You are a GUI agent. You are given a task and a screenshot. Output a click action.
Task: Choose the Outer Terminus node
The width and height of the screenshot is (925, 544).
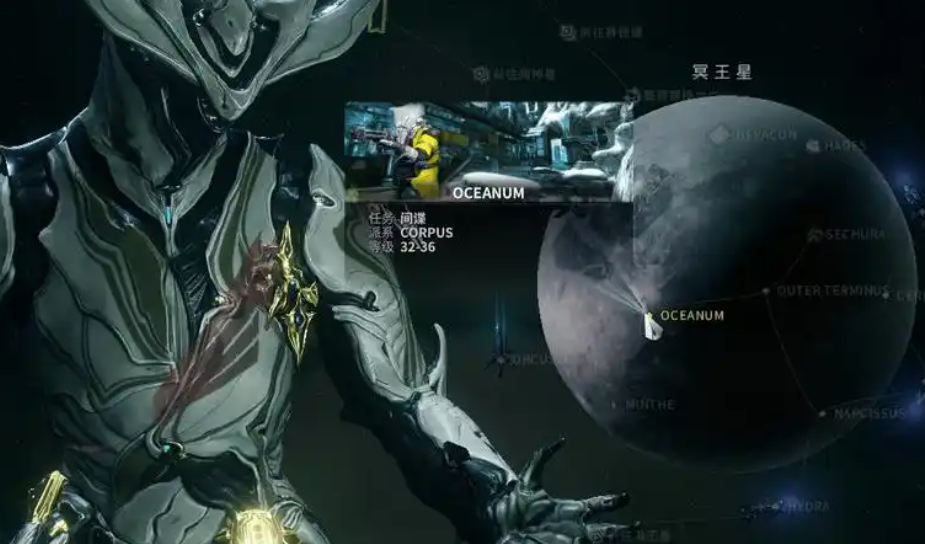tap(766, 291)
